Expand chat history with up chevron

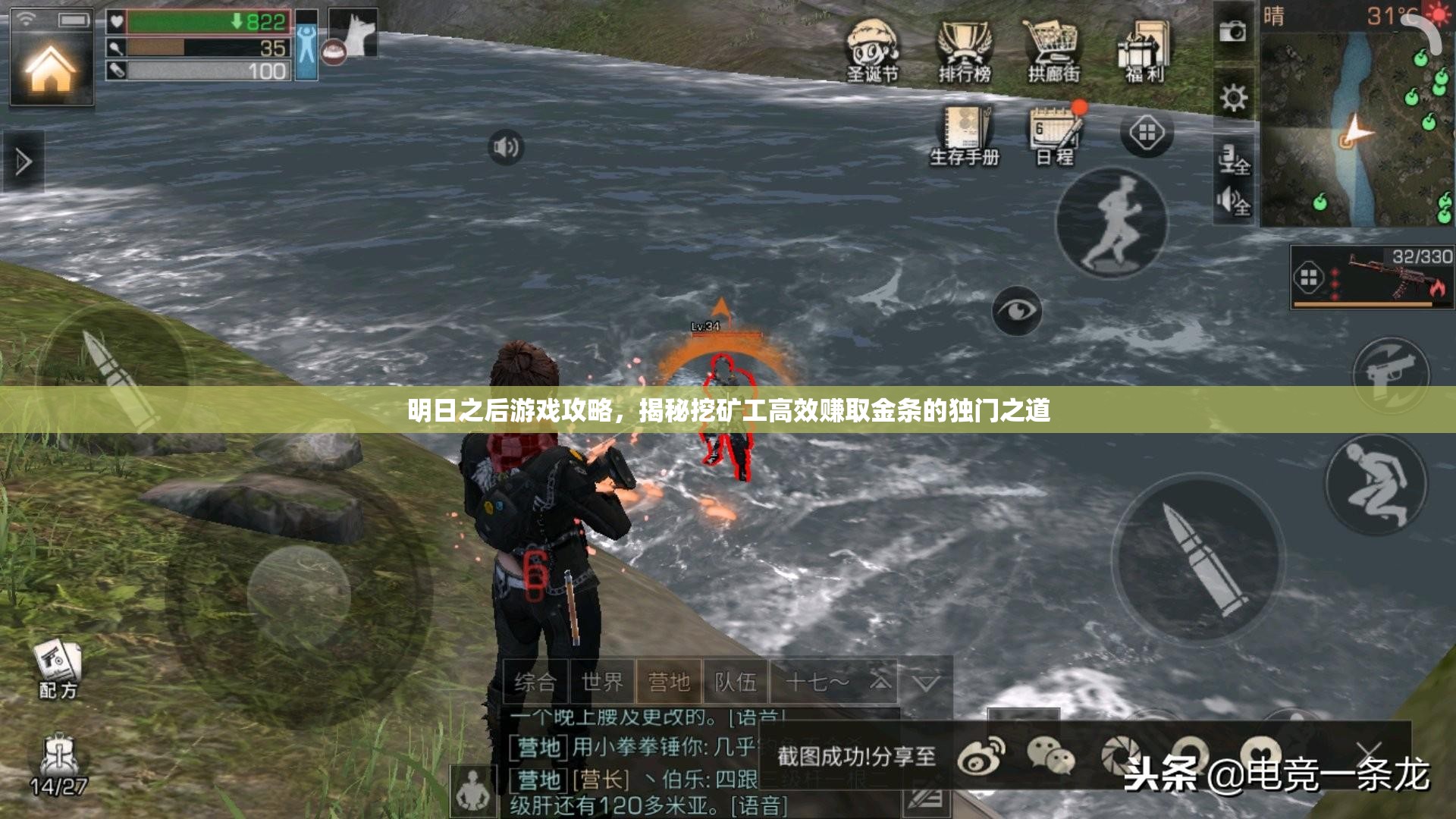tap(880, 682)
